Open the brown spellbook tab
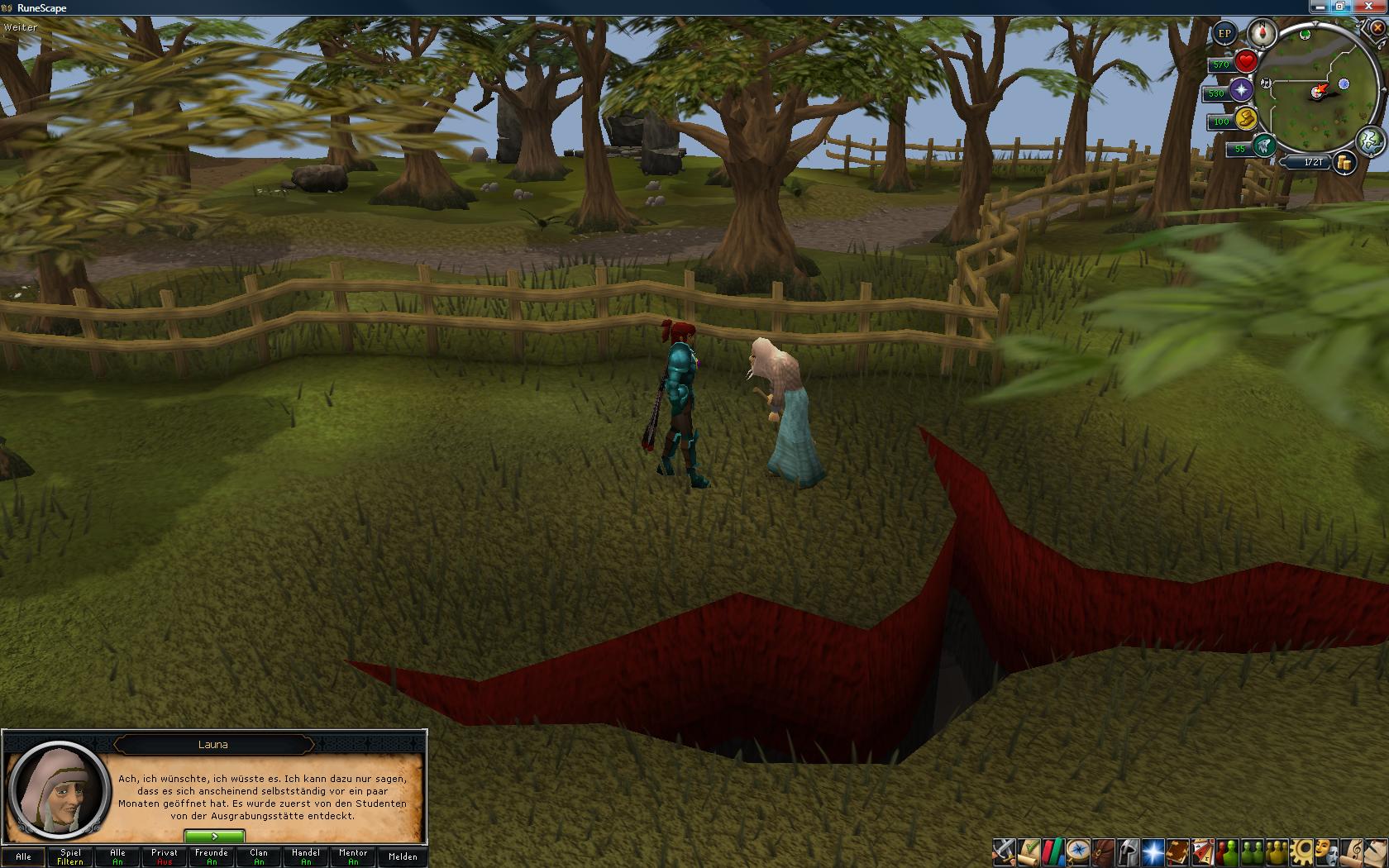This screenshot has width=1389, height=868. point(1177,851)
